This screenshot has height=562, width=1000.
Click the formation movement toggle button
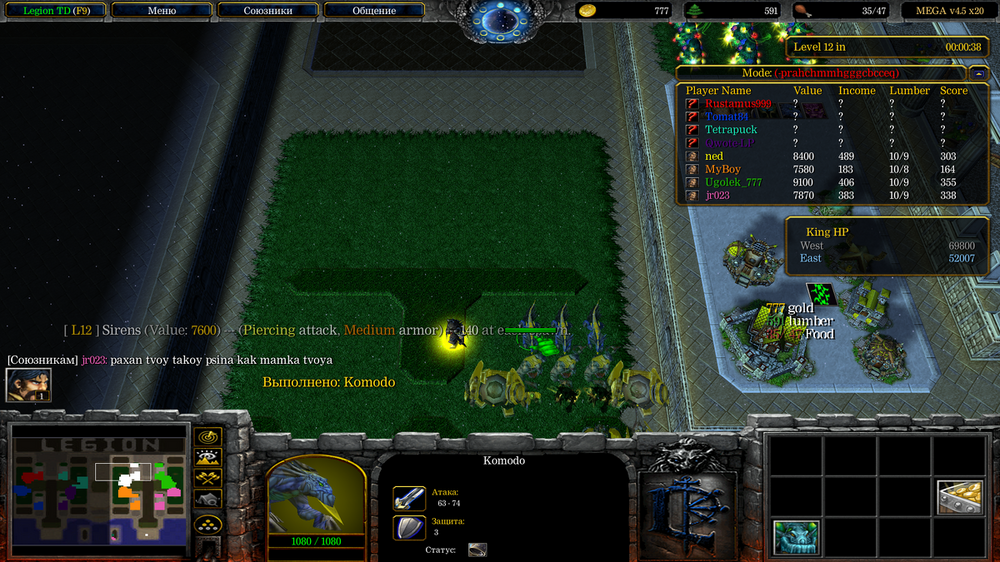(208, 523)
